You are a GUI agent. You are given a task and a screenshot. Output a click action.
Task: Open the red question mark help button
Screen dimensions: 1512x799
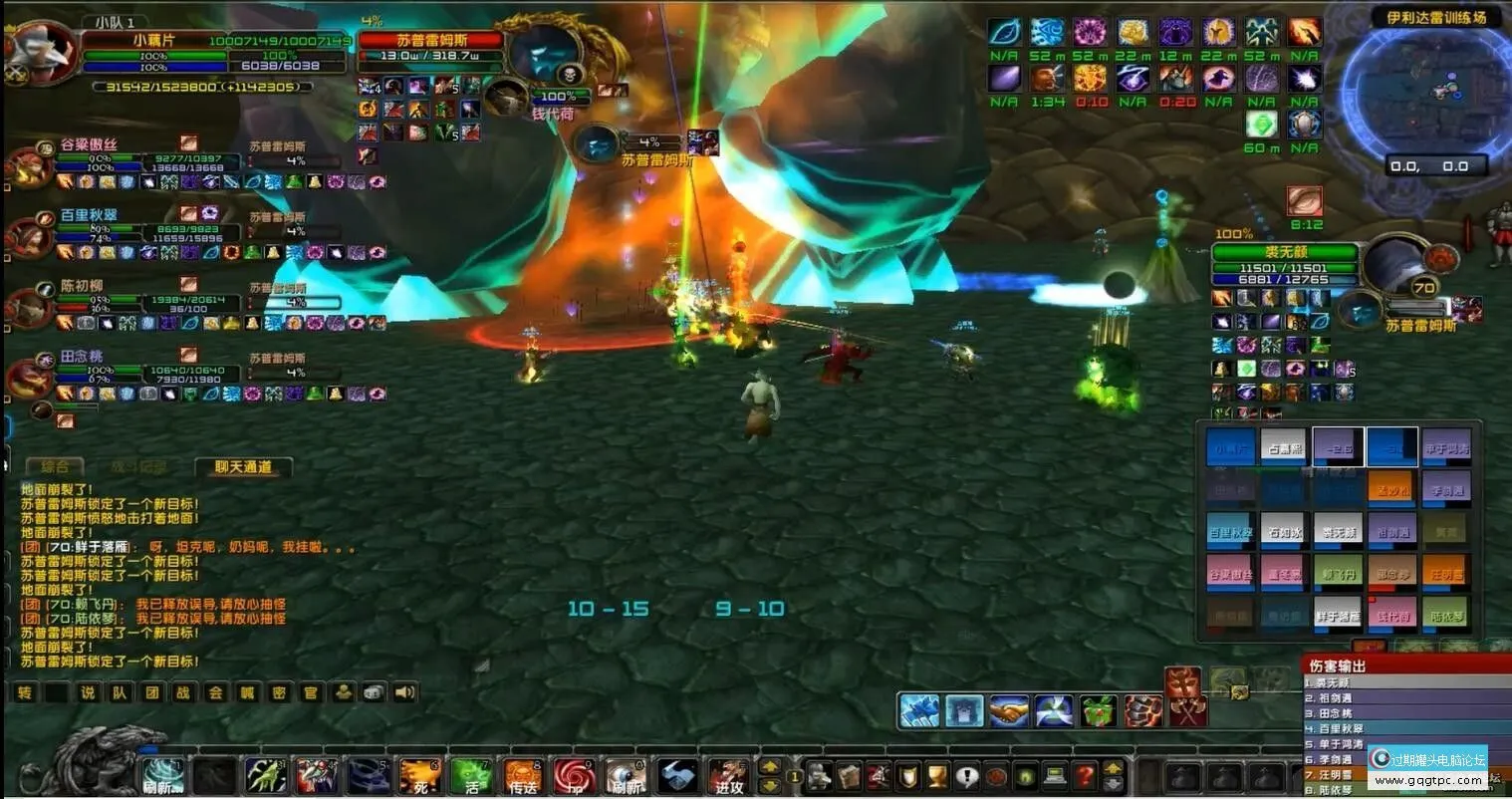pyautogui.click(x=1085, y=775)
